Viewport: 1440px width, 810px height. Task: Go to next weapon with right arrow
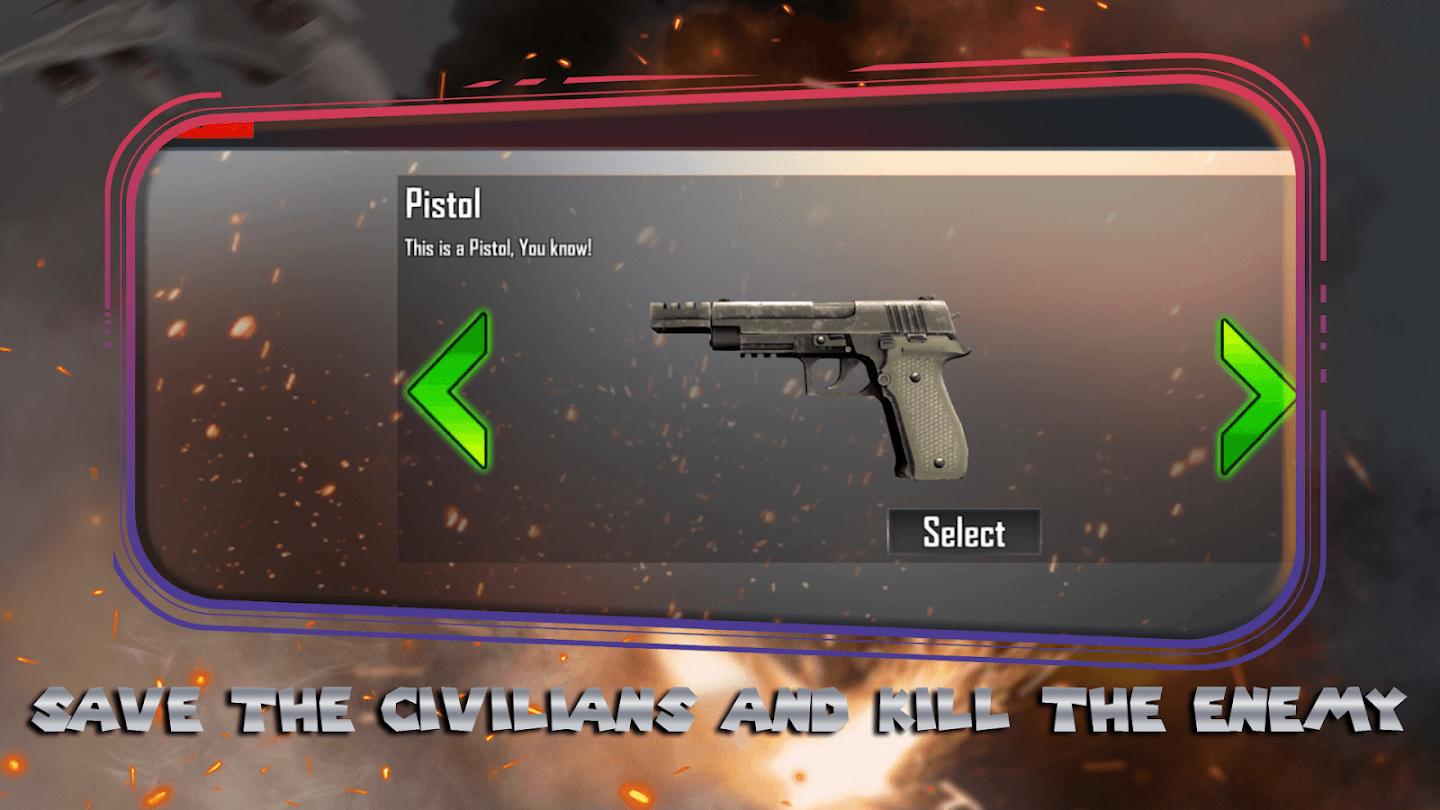[x=1255, y=397]
